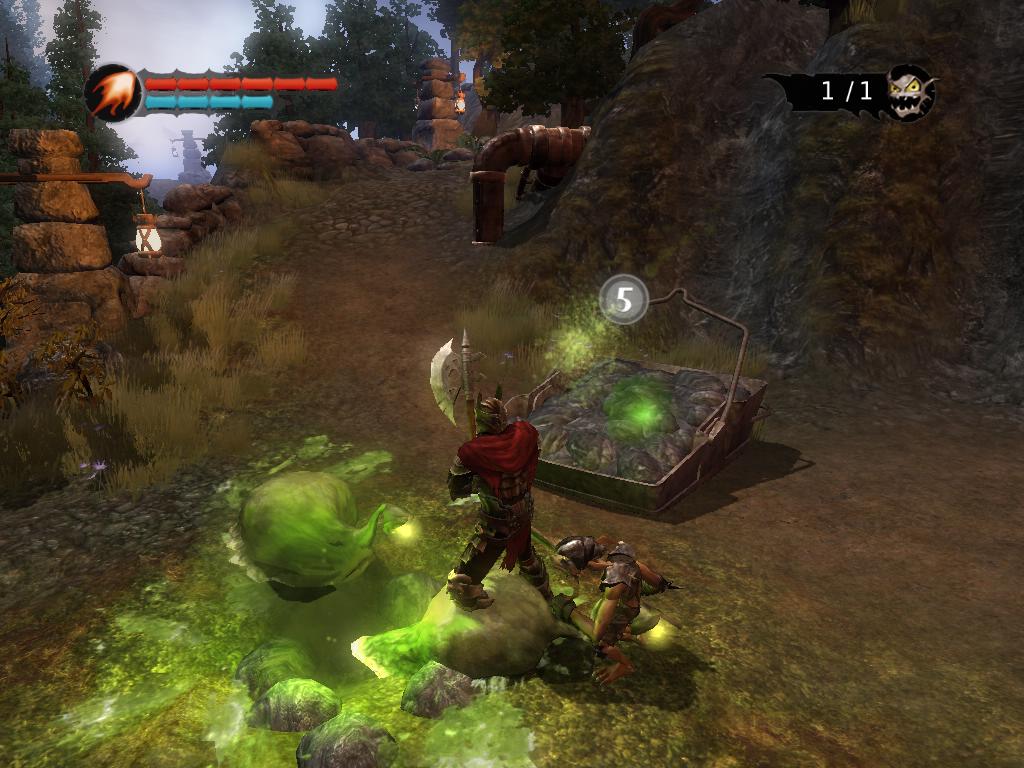
Task: Click the number 5 marker bubble
Action: 624,299
